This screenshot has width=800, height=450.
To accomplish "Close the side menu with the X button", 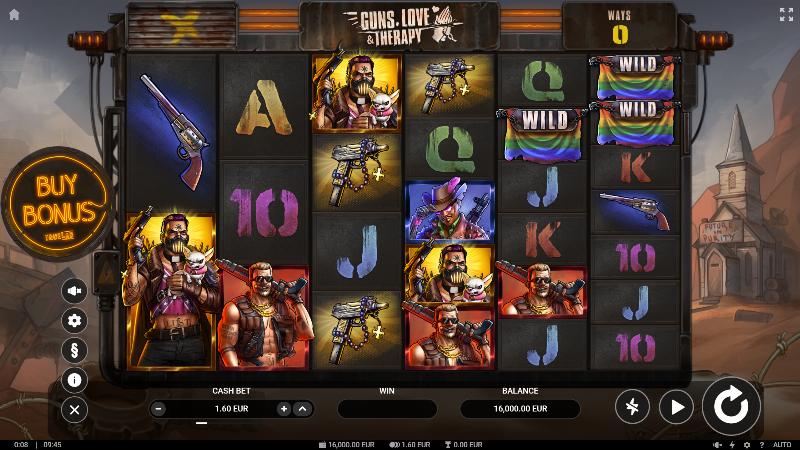I will pyautogui.click(x=74, y=409).
